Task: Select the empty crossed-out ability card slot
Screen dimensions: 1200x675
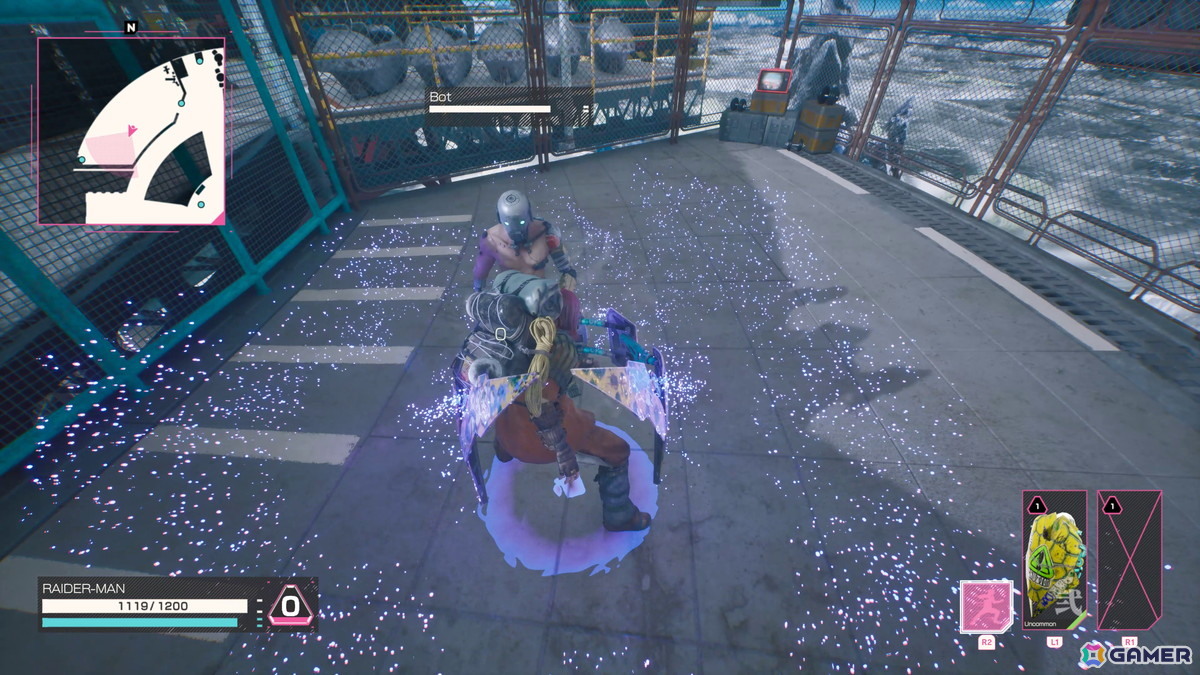Action: (x=1129, y=560)
